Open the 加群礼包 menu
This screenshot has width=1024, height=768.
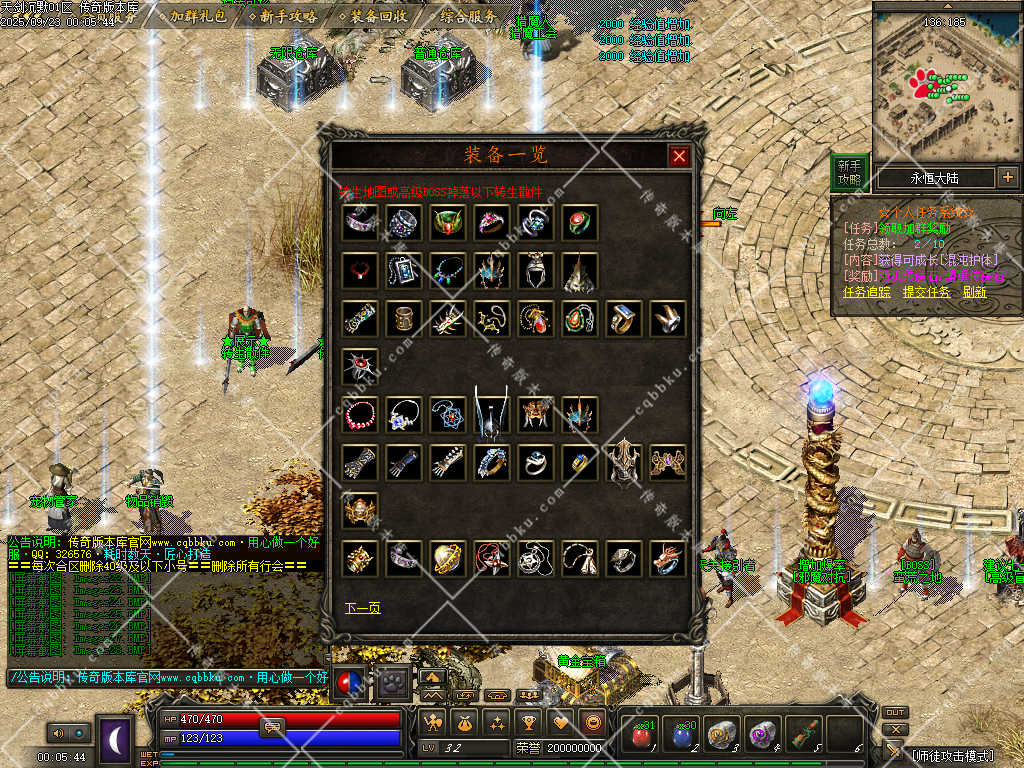(197, 16)
